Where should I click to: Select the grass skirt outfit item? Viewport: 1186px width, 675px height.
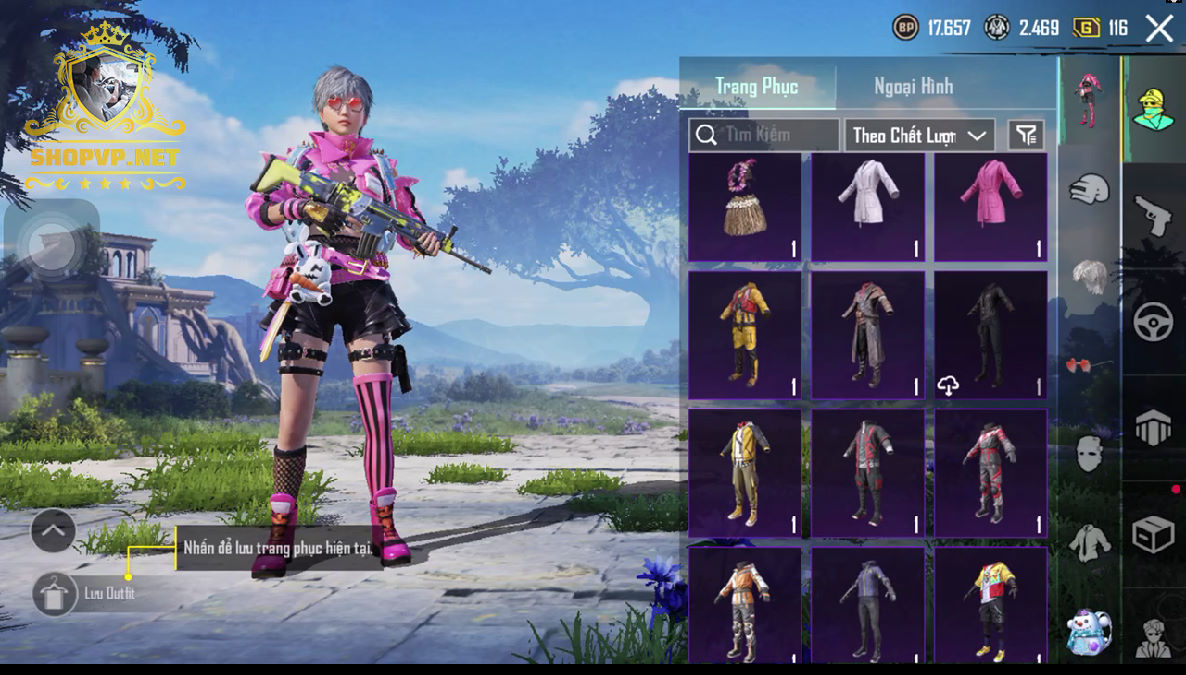click(x=745, y=207)
